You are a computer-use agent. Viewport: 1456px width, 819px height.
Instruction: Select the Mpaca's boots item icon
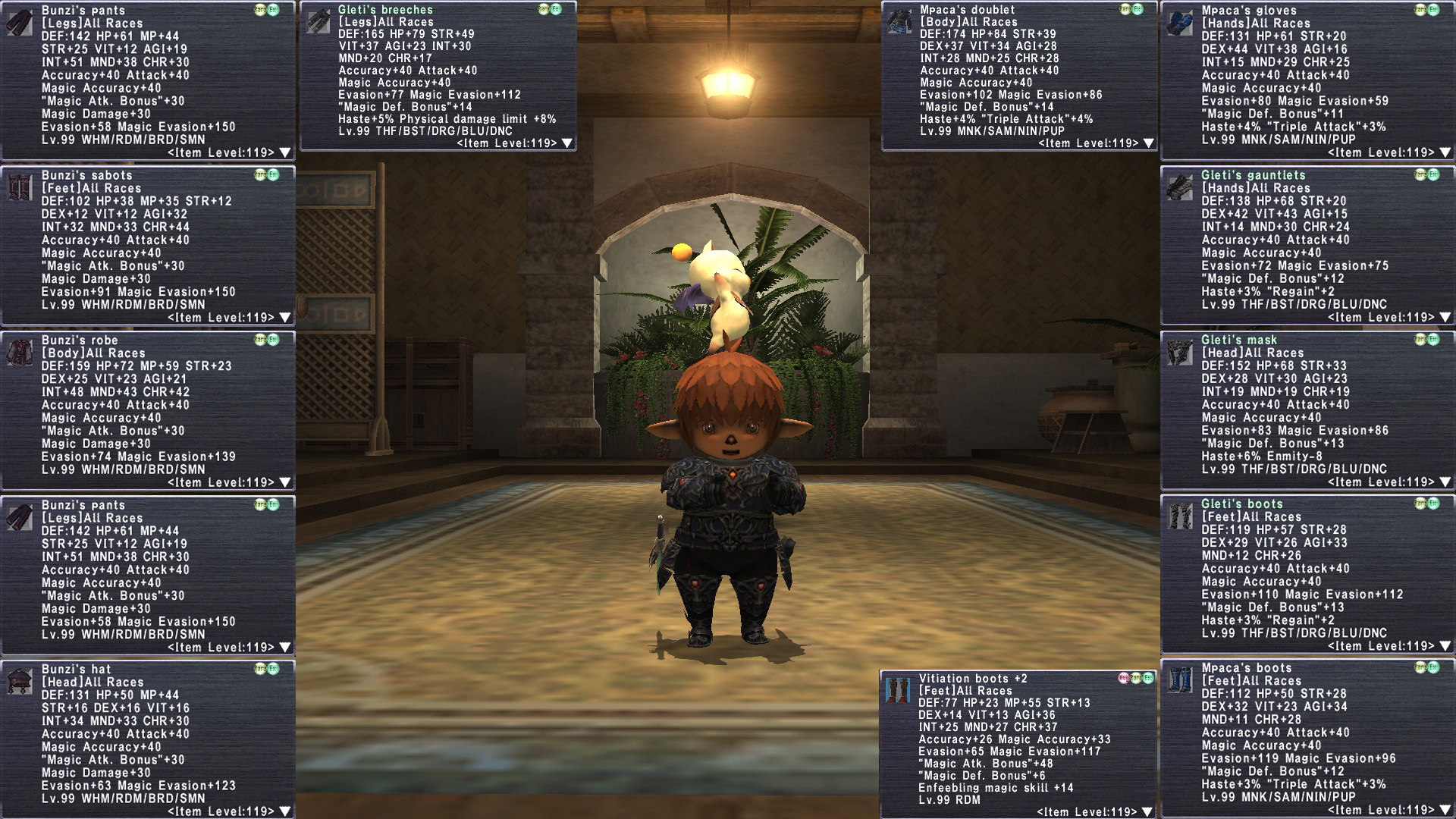click(x=1180, y=680)
